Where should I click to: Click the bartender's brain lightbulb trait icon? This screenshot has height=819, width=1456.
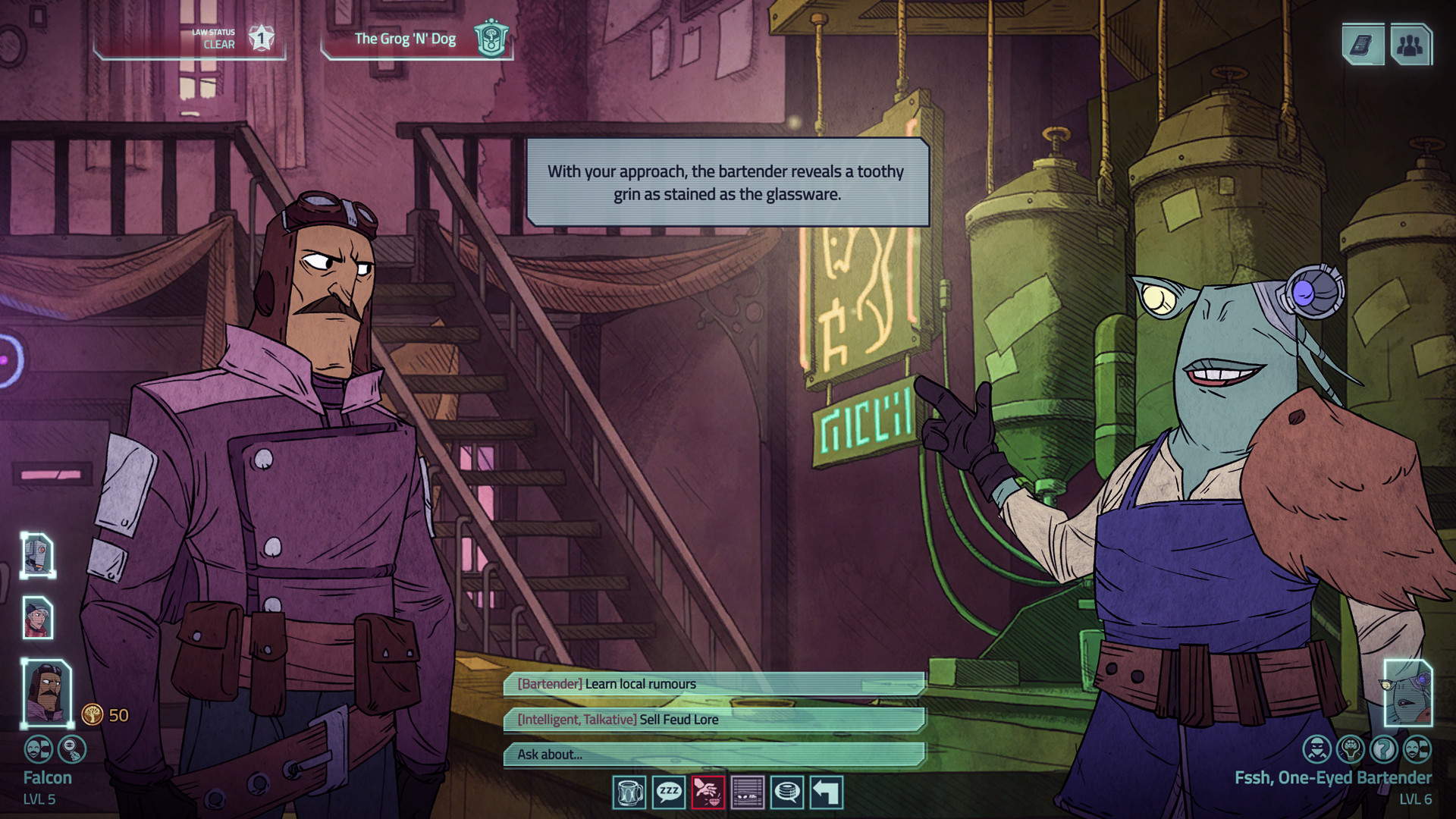click(x=1351, y=749)
